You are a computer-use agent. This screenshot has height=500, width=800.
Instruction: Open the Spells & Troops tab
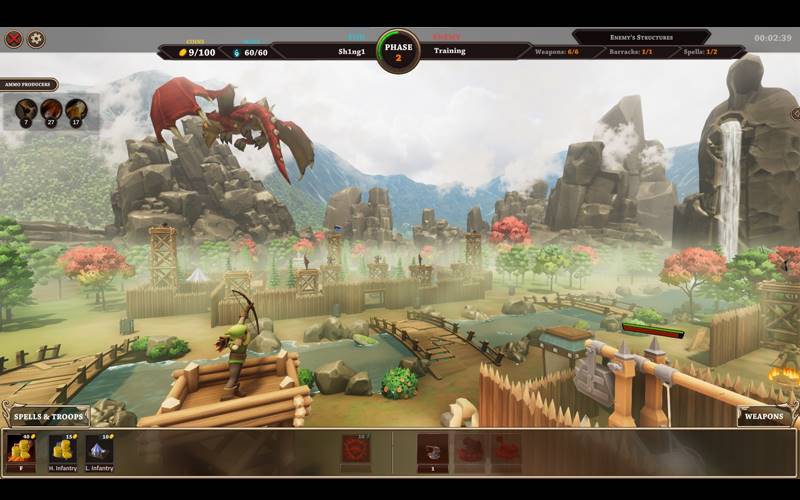49,416
